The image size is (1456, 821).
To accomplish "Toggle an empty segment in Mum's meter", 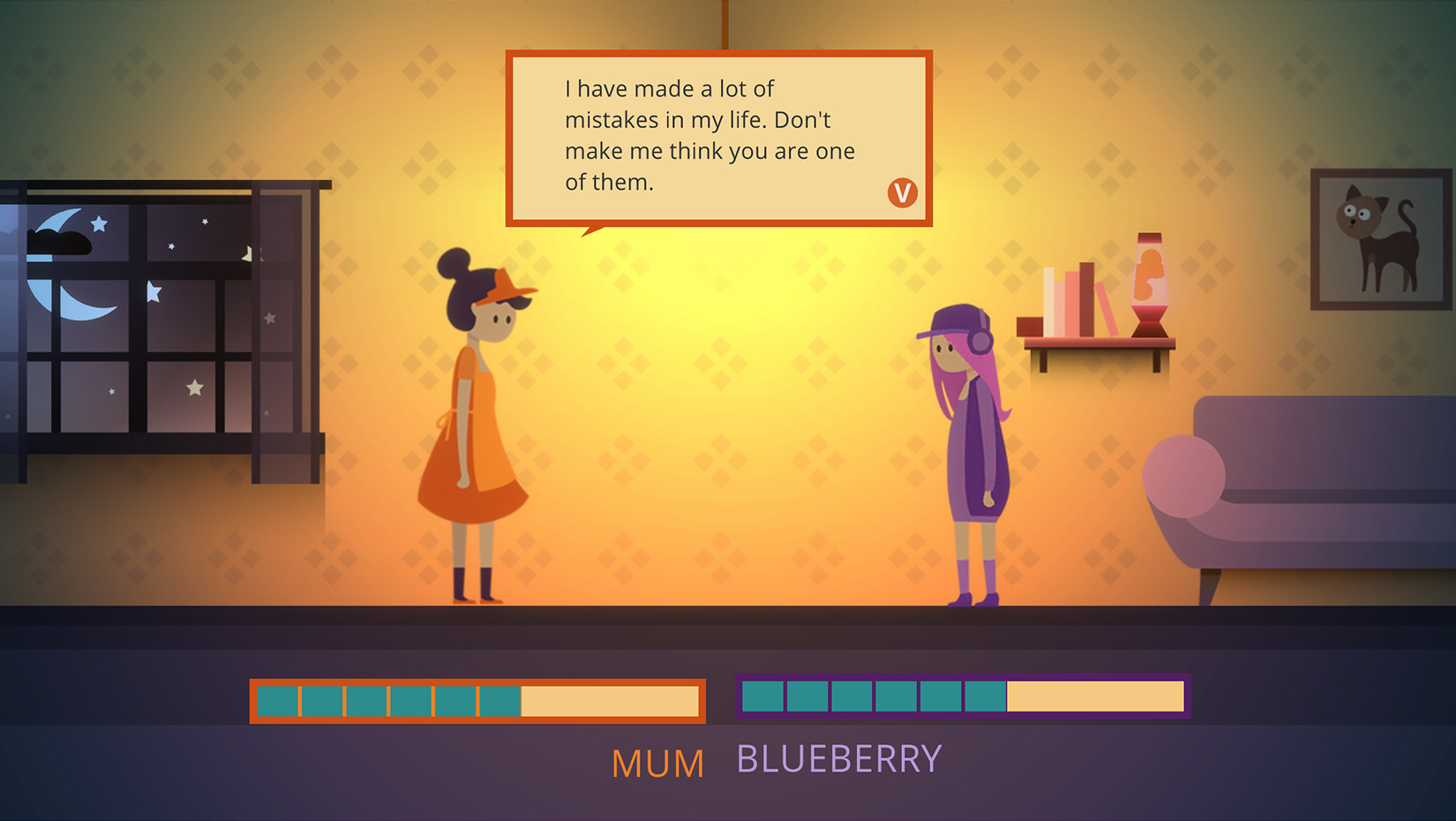I will pos(609,699).
